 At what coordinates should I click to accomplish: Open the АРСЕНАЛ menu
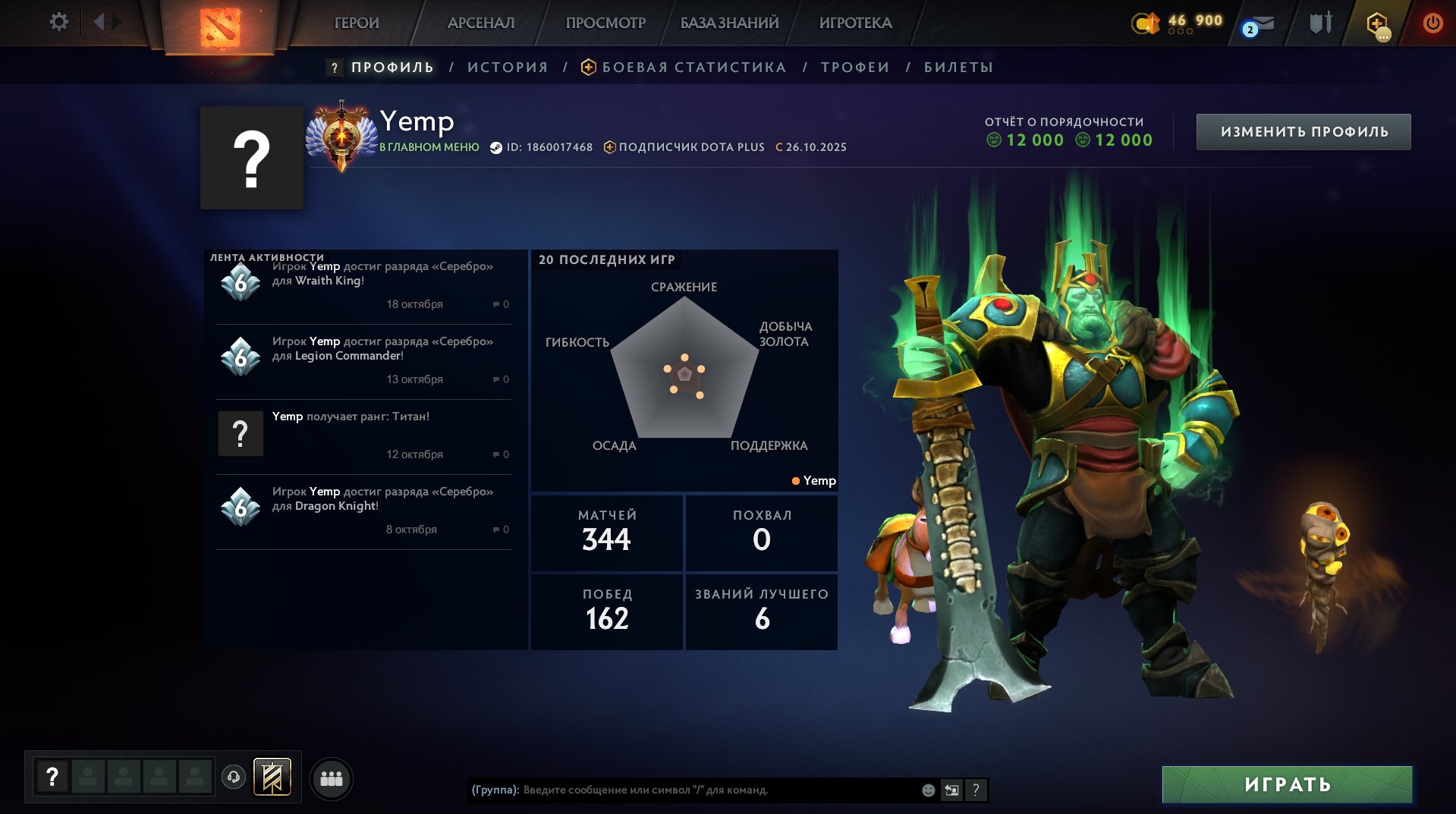click(481, 23)
